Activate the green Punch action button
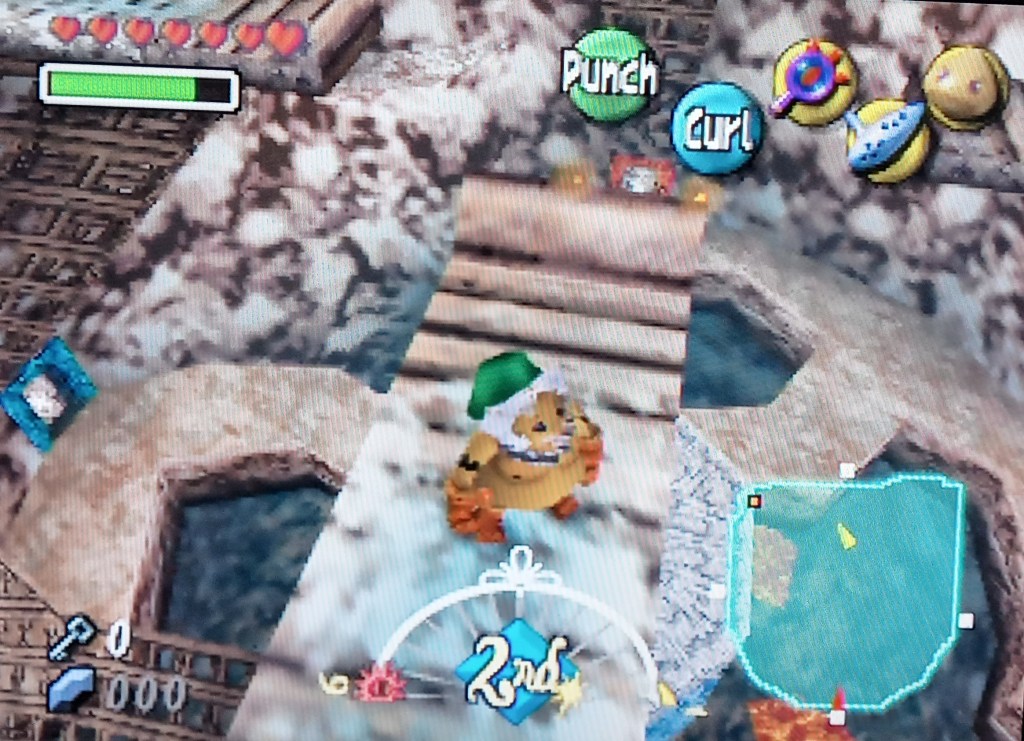The width and height of the screenshot is (1024, 741). [609, 75]
